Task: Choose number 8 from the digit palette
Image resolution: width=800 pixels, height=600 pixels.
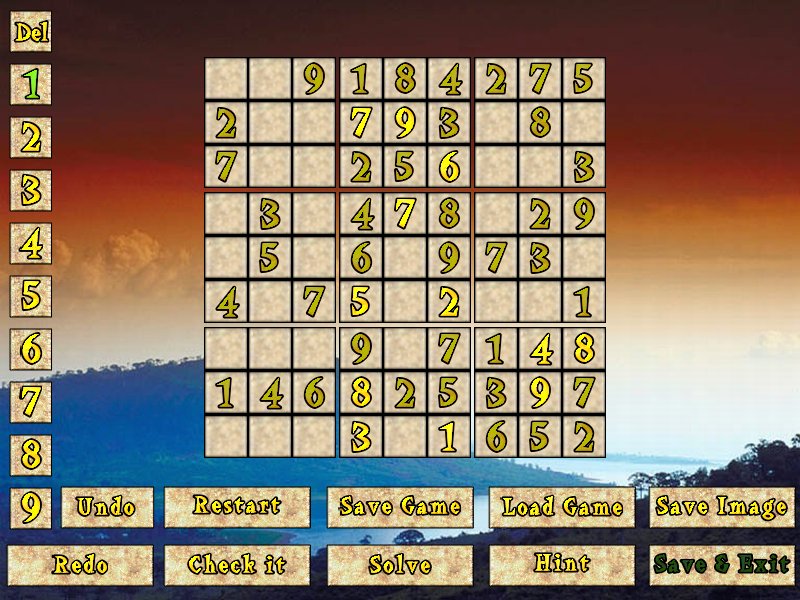Action: coord(31,455)
